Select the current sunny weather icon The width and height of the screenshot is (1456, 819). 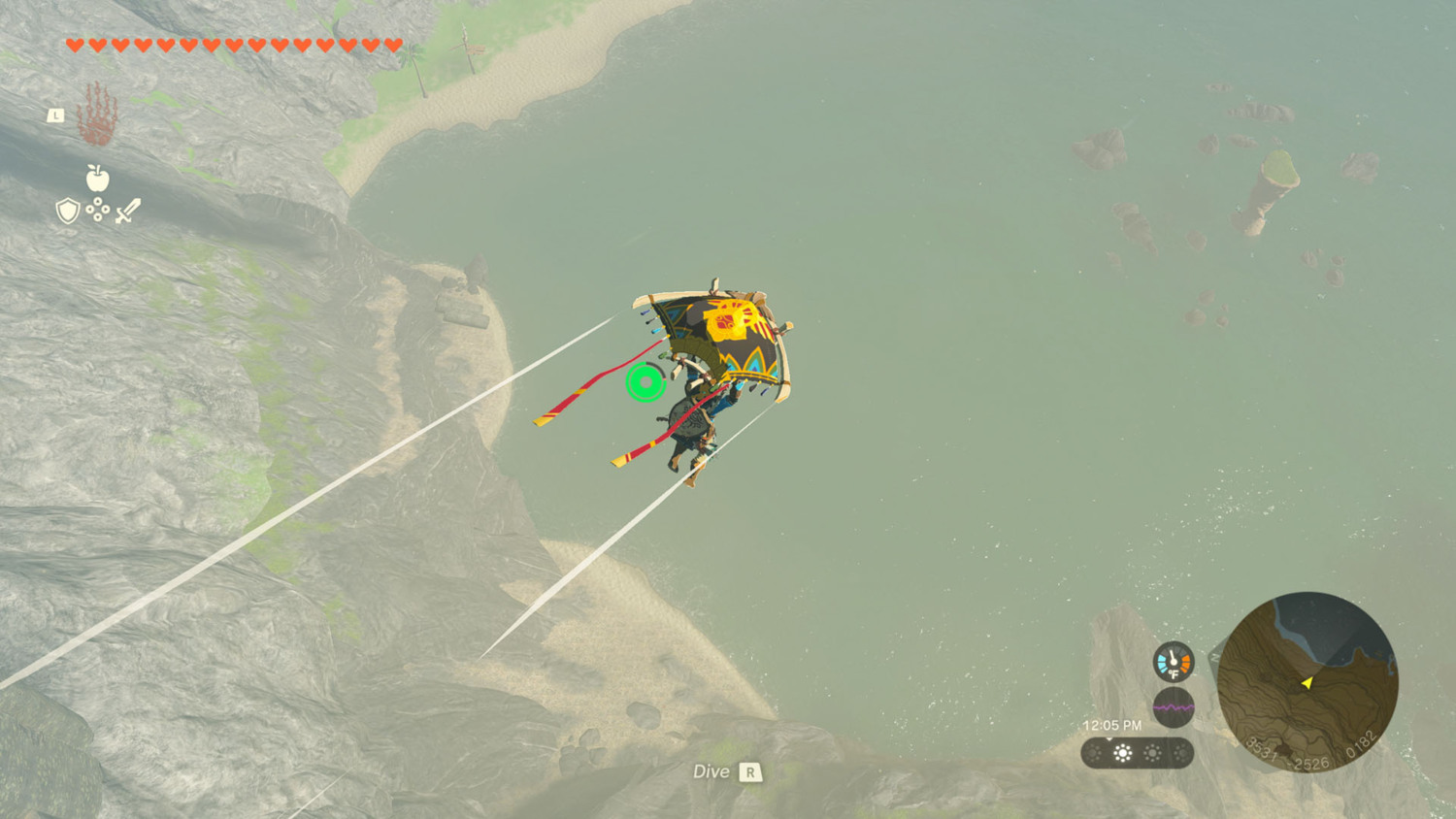pos(1121,751)
